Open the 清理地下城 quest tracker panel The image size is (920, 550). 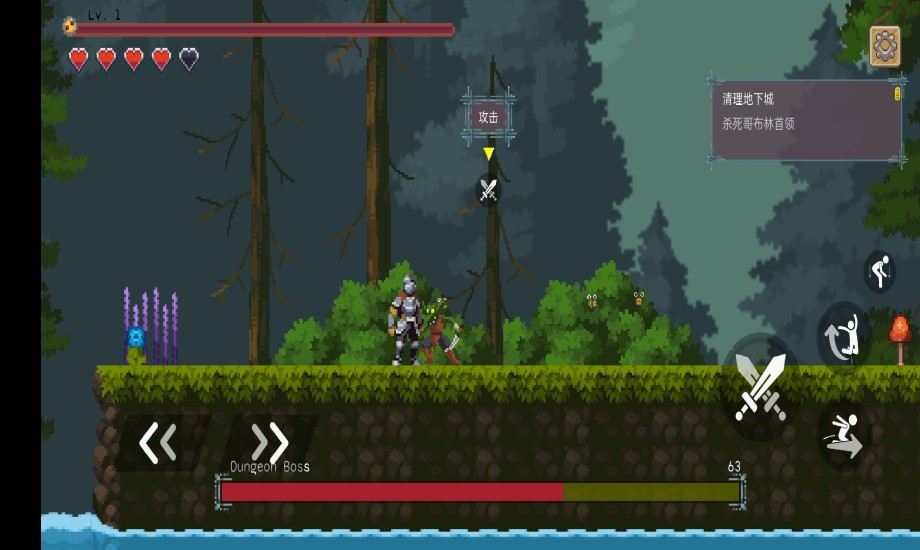coord(805,120)
